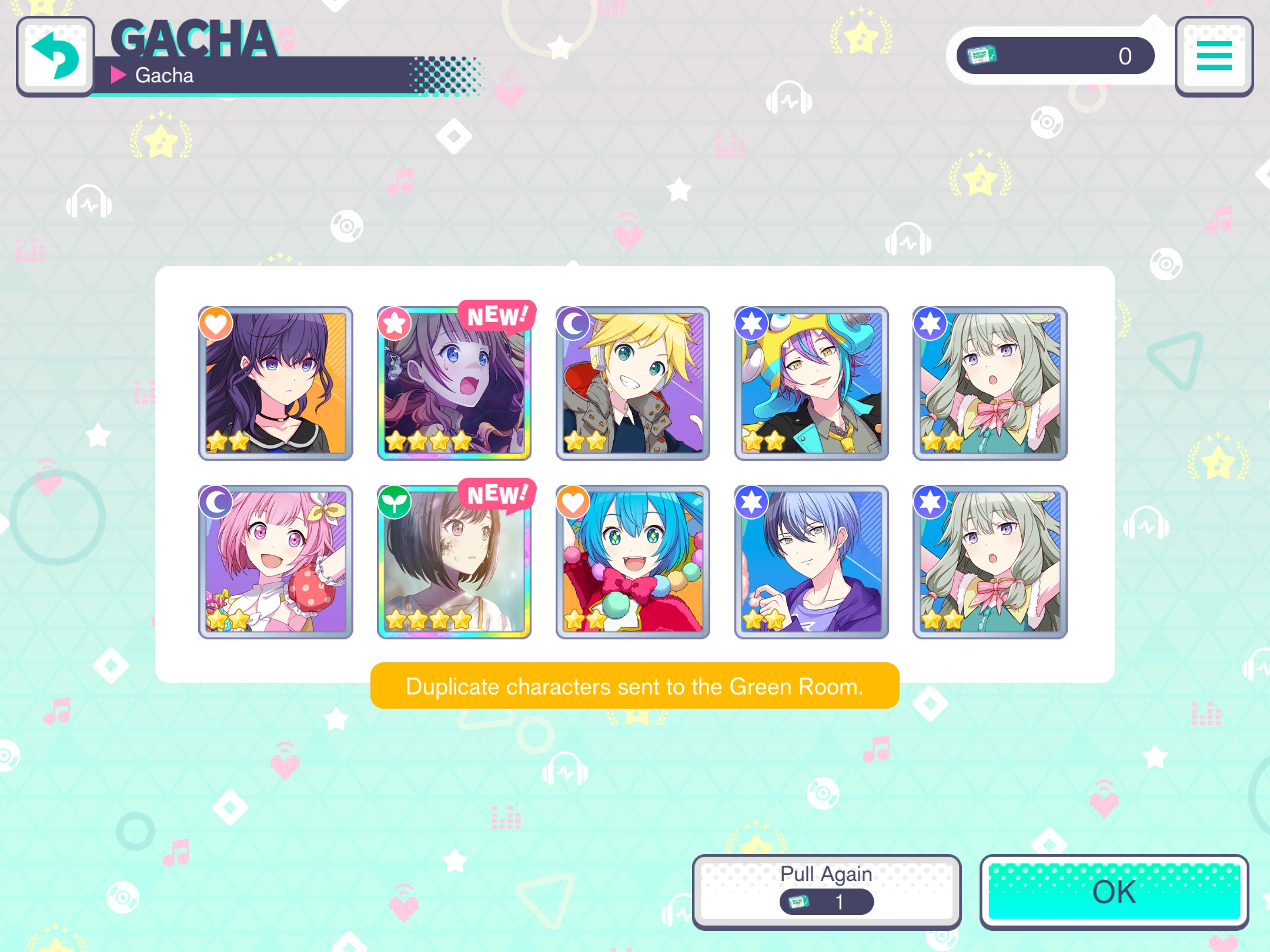Select the gray-haired girl's card in the top row

coord(990,383)
